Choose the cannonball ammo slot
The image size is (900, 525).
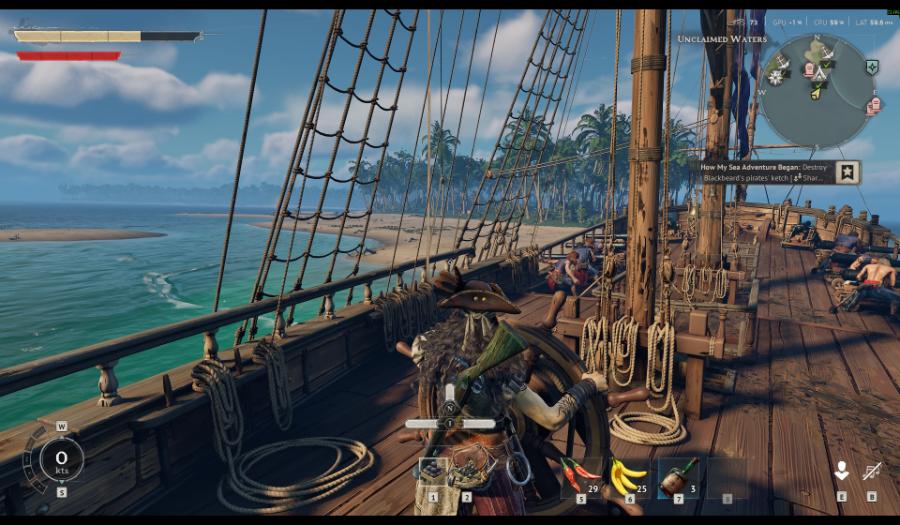pos(434,472)
